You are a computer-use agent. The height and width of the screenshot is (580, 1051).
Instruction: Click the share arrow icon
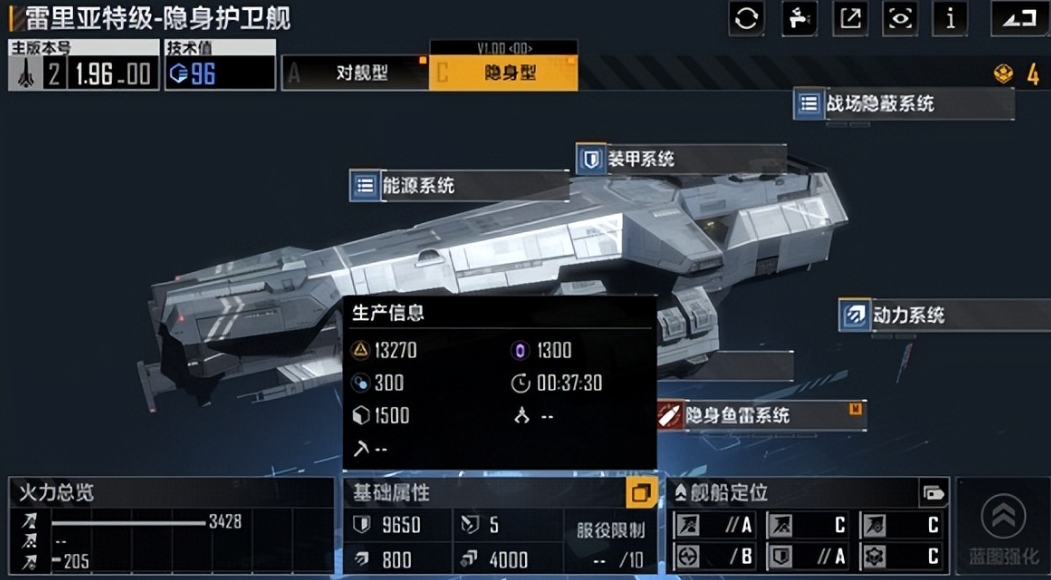(850, 18)
